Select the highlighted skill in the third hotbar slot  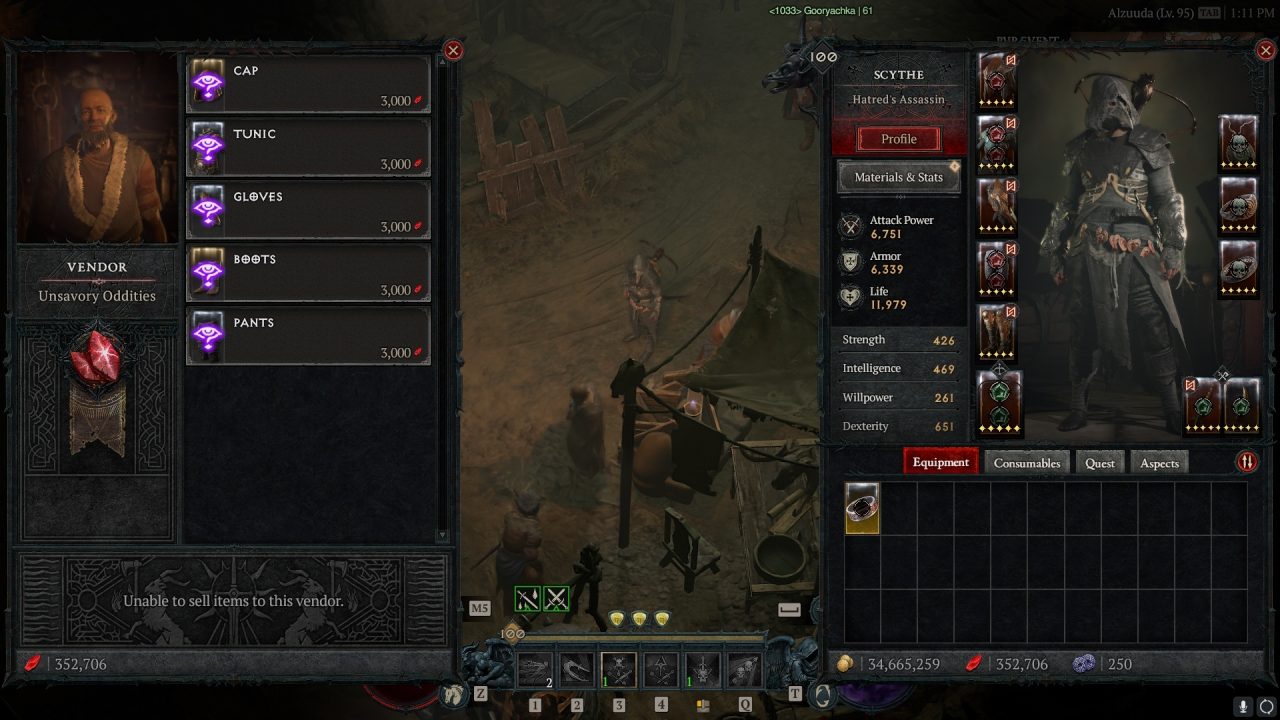(x=618, y=669)
